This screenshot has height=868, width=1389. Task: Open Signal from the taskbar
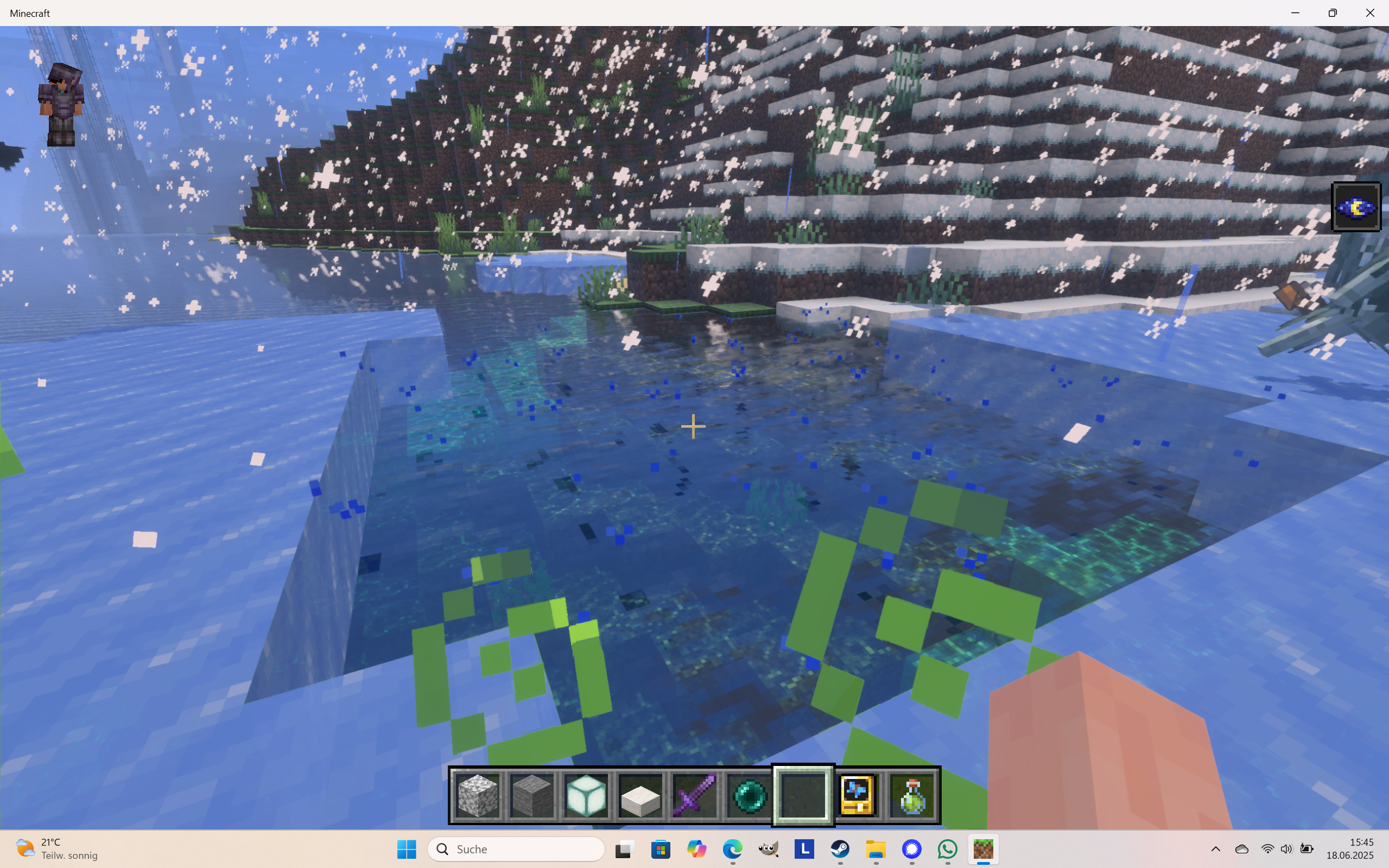(912, 850)
